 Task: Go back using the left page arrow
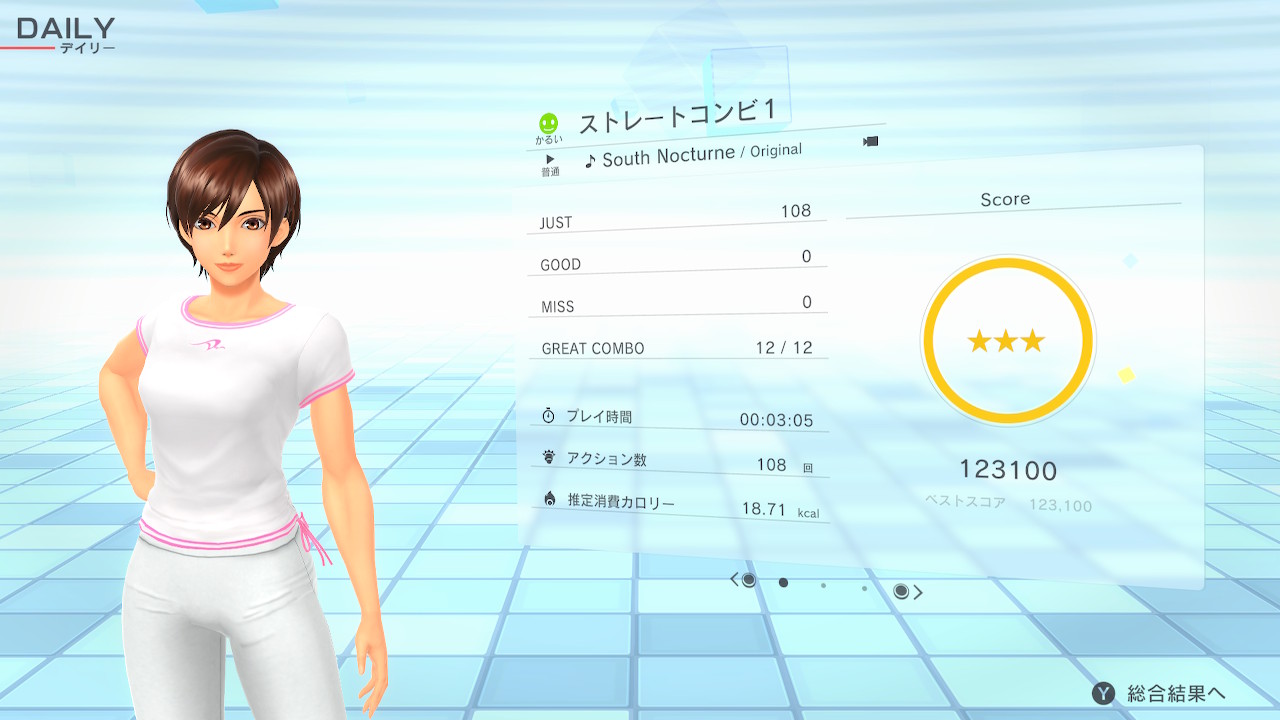pos(735,580)
